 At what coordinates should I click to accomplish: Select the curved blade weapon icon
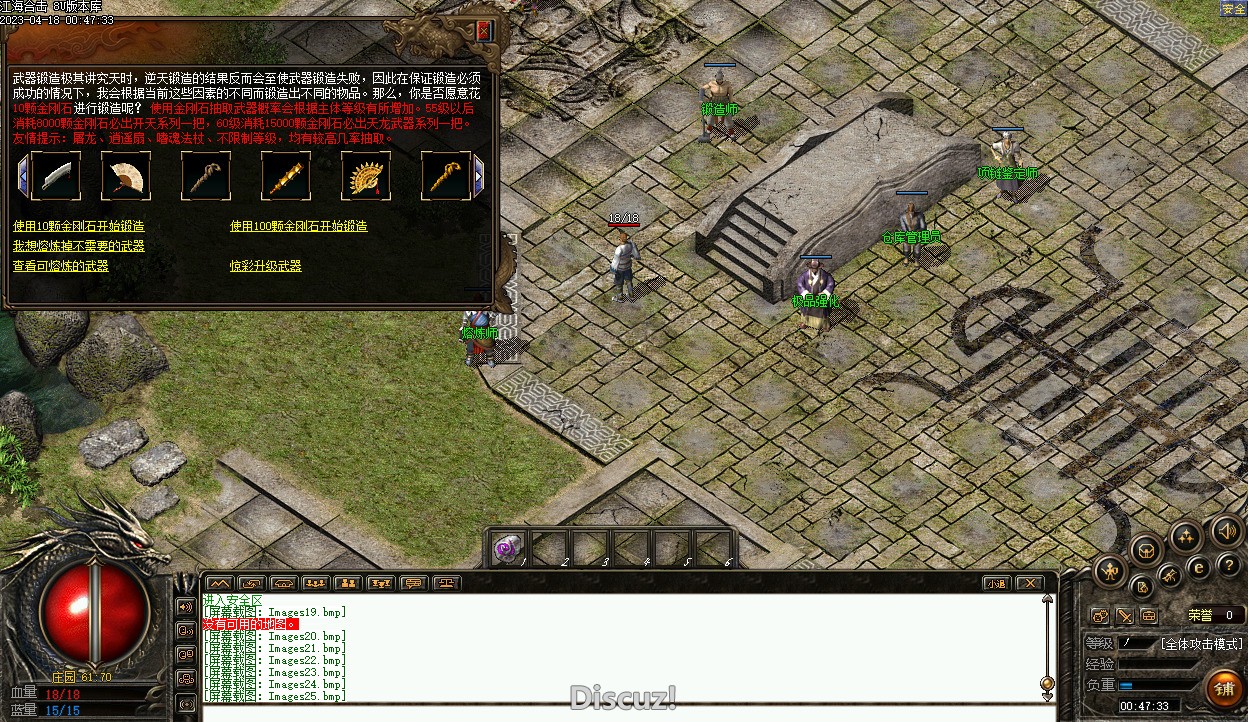click(56, 177)
